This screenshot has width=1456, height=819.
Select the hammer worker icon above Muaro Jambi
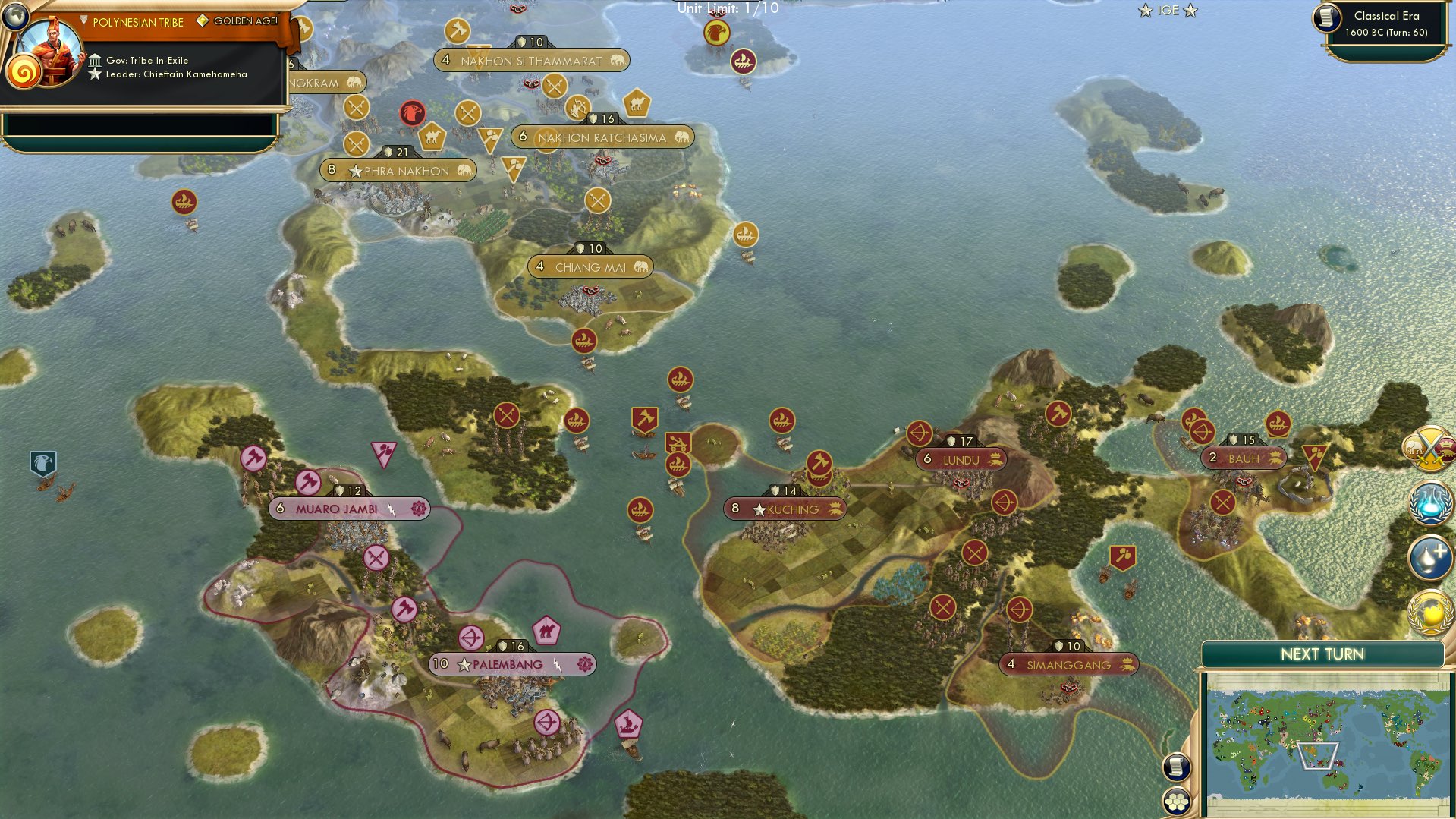coord(308,482)
